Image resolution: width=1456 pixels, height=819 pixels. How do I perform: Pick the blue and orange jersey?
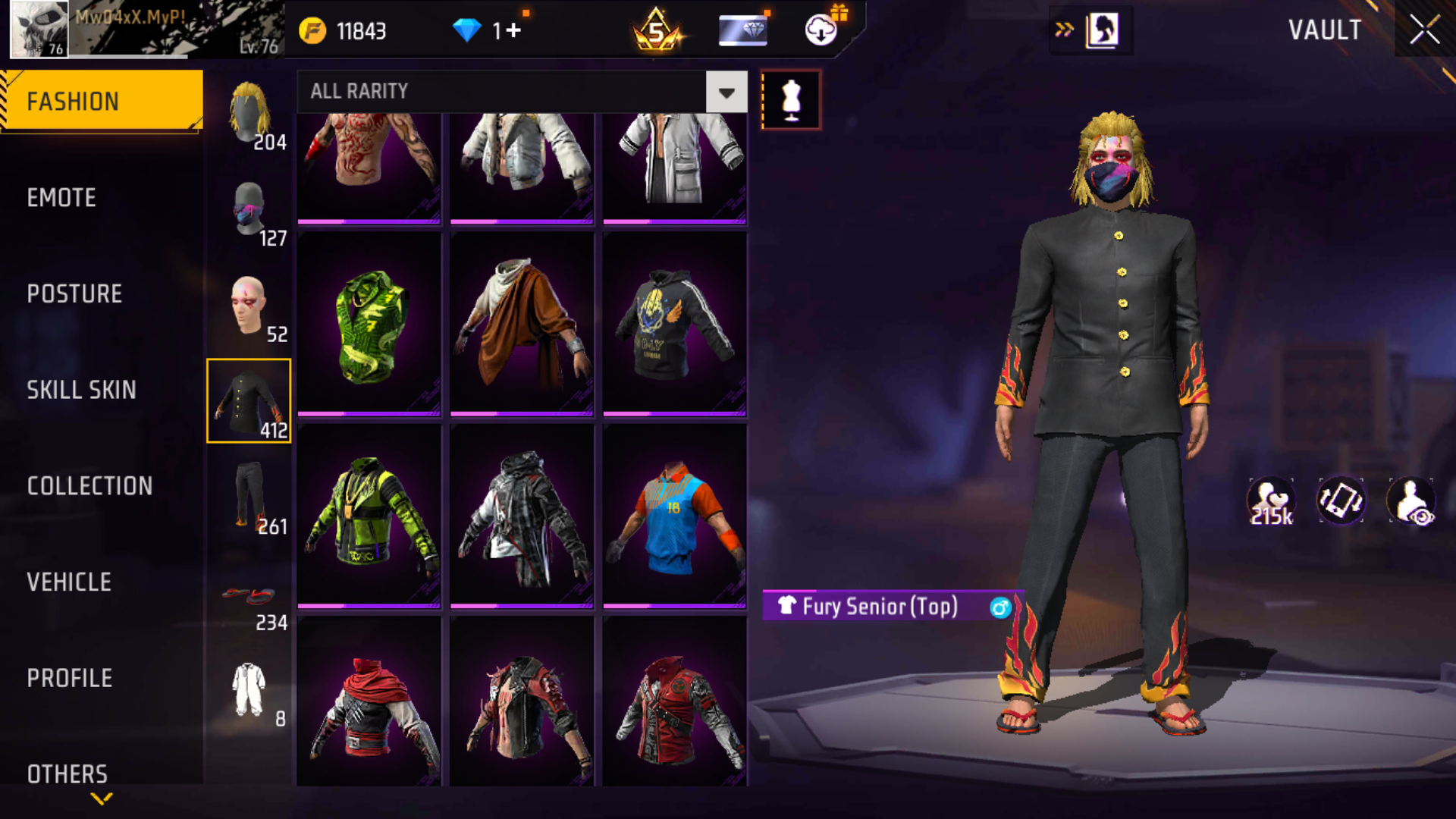(674, 516)
